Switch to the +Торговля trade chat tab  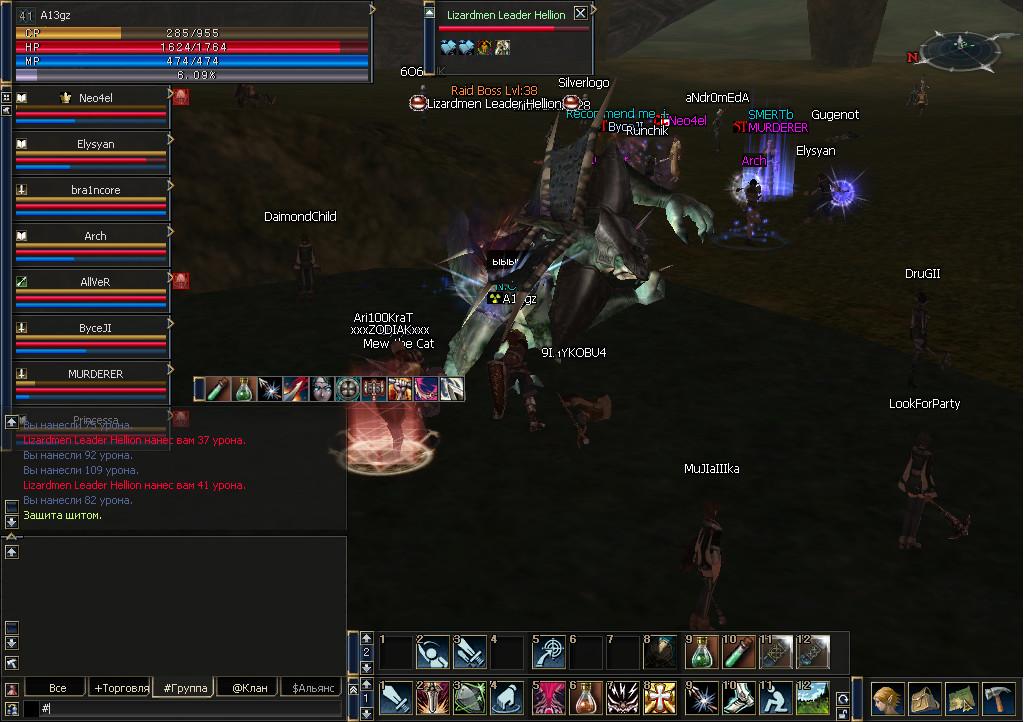click(x=120, y=688)
